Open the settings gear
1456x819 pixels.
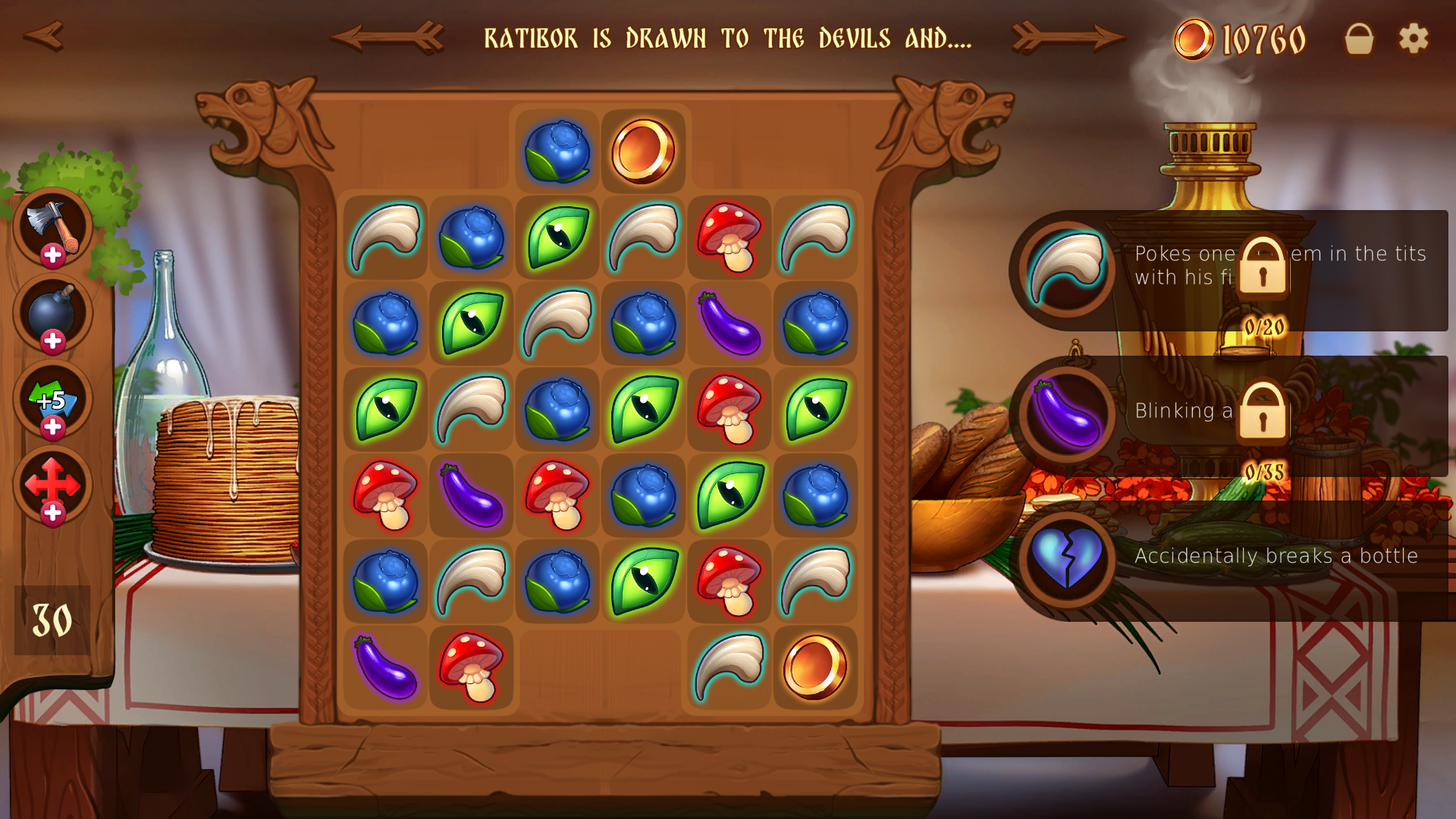click(1412, 38)
